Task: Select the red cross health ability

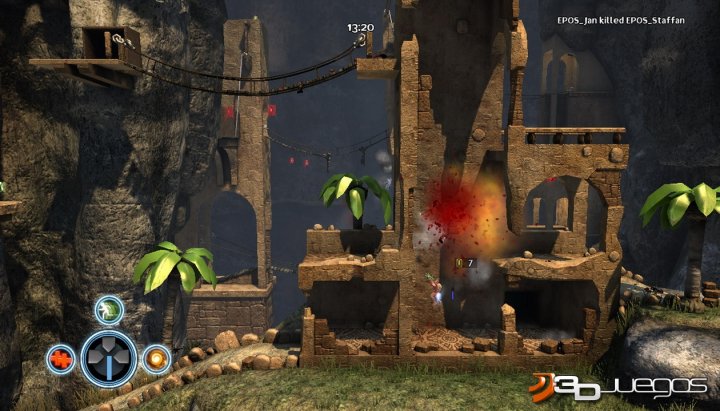Action: tap(60, 359)
